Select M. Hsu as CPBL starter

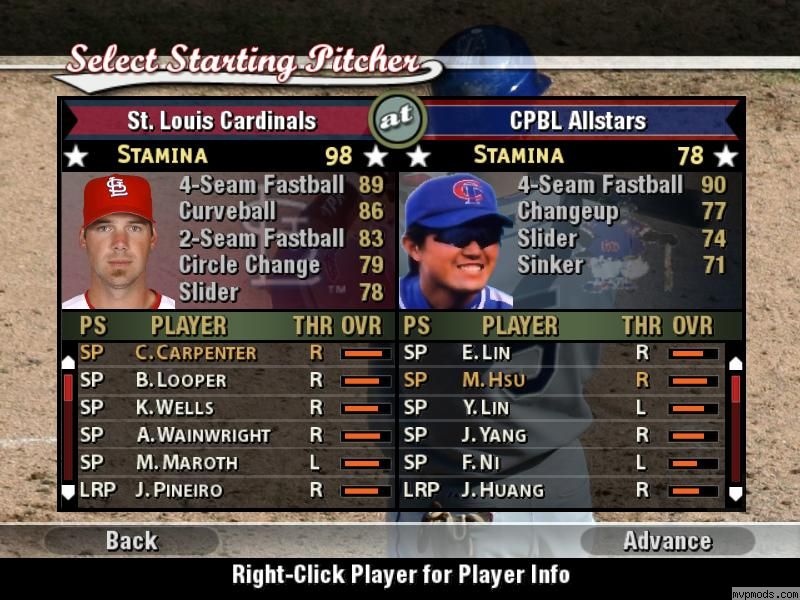(x=486, y=380)
